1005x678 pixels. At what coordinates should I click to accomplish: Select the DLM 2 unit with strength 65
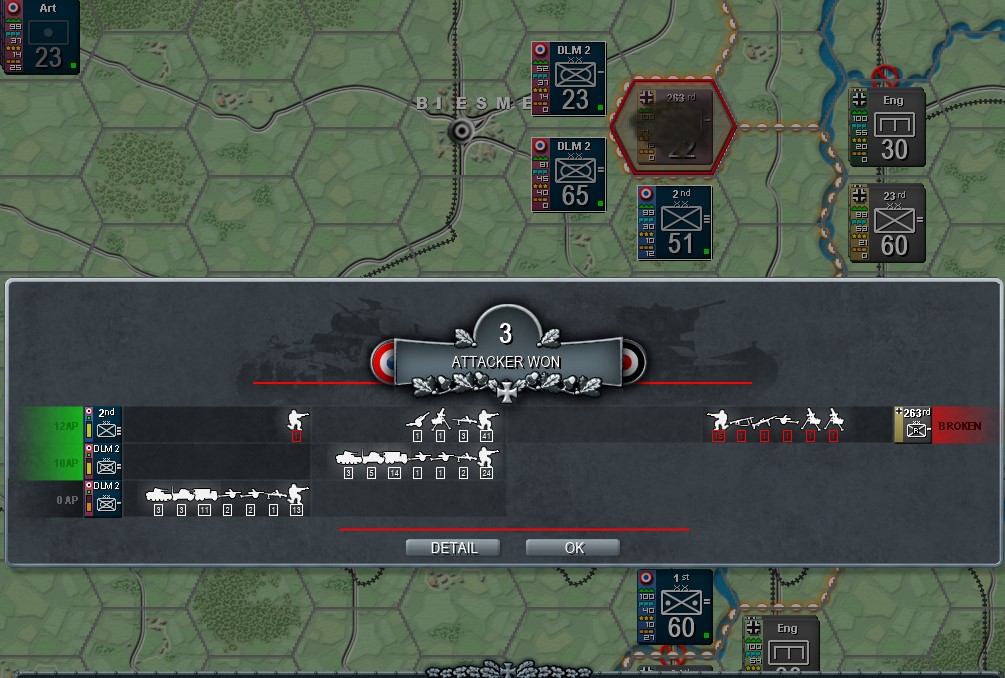(x=569, y=174)
